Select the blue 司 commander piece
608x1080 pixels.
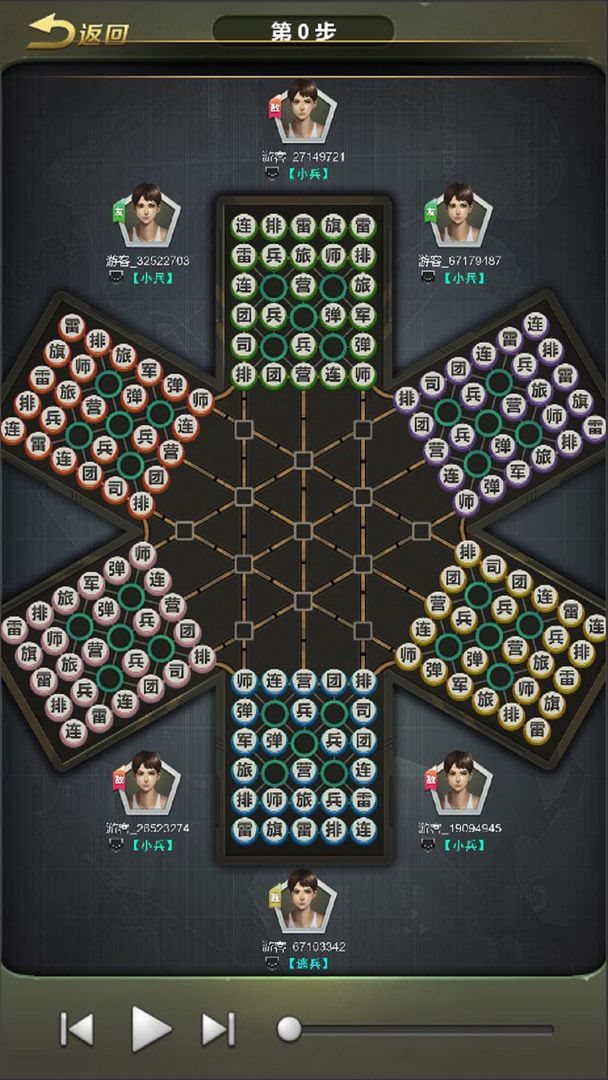(362, 711)
